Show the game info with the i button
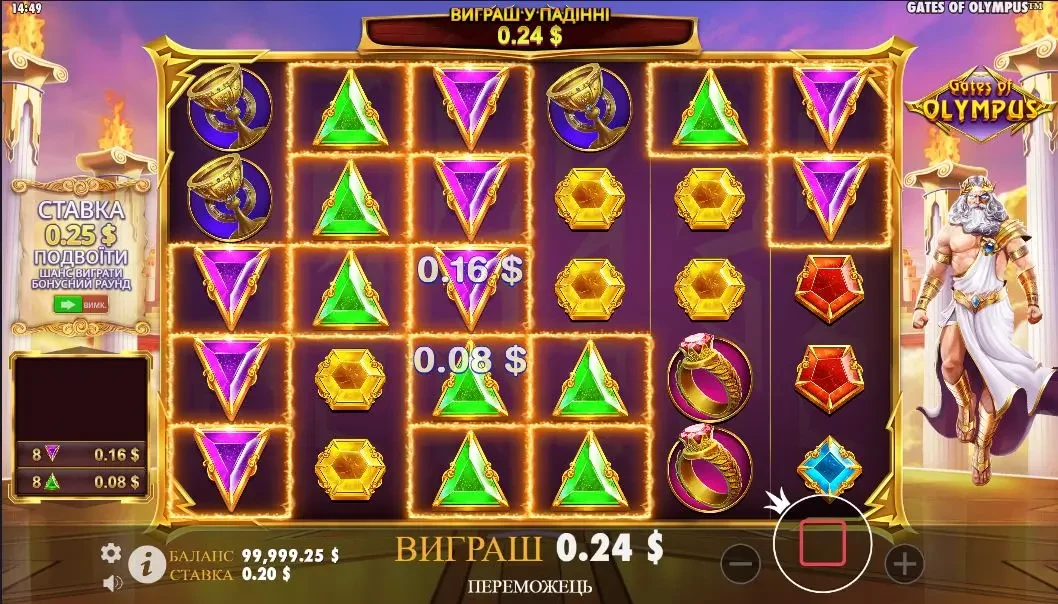Screen dimensions: 1058x604 146,564
